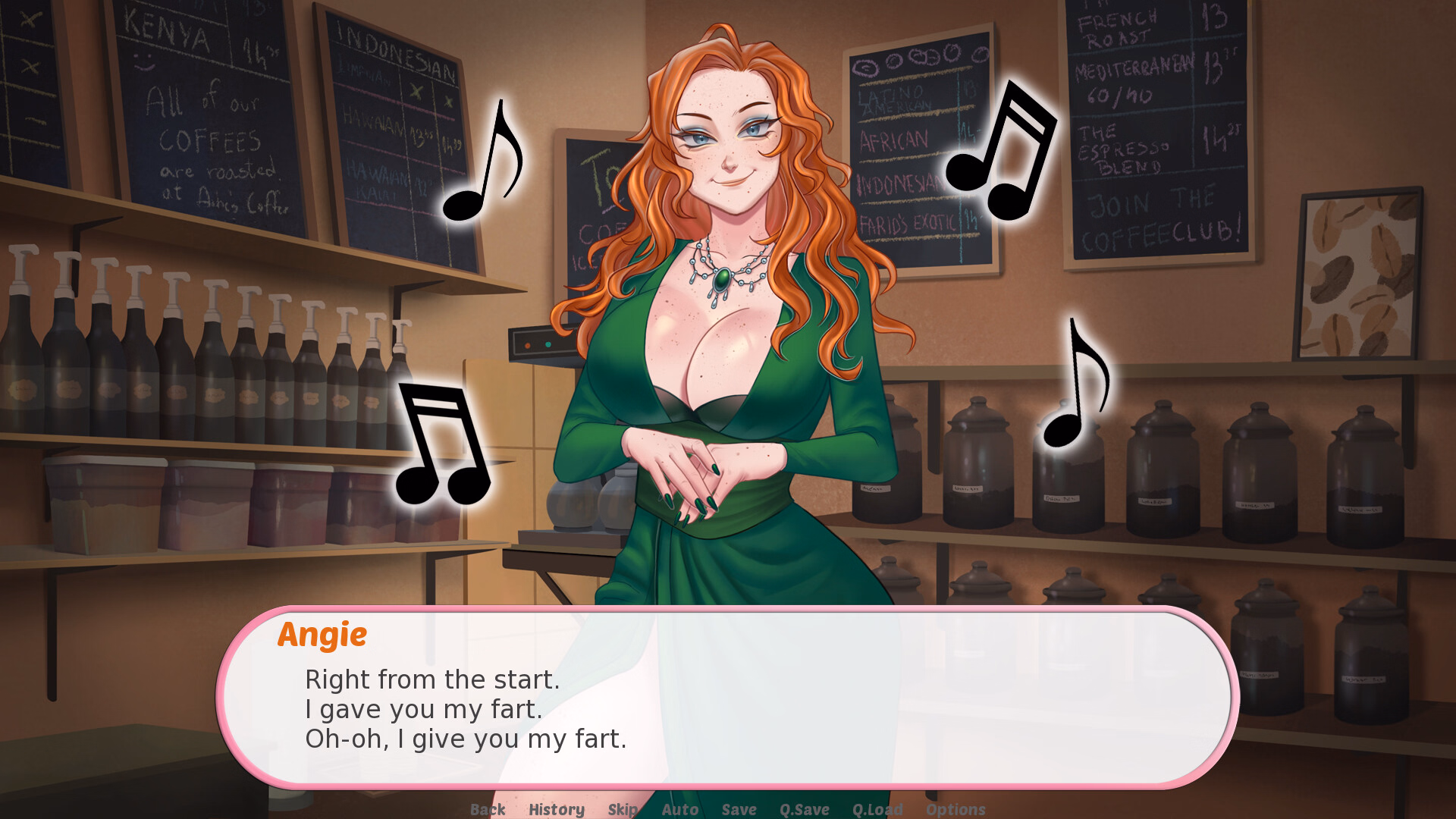Quick save with Q.Save
Viewport: 1456px width, 819px height.
point(805,809)
